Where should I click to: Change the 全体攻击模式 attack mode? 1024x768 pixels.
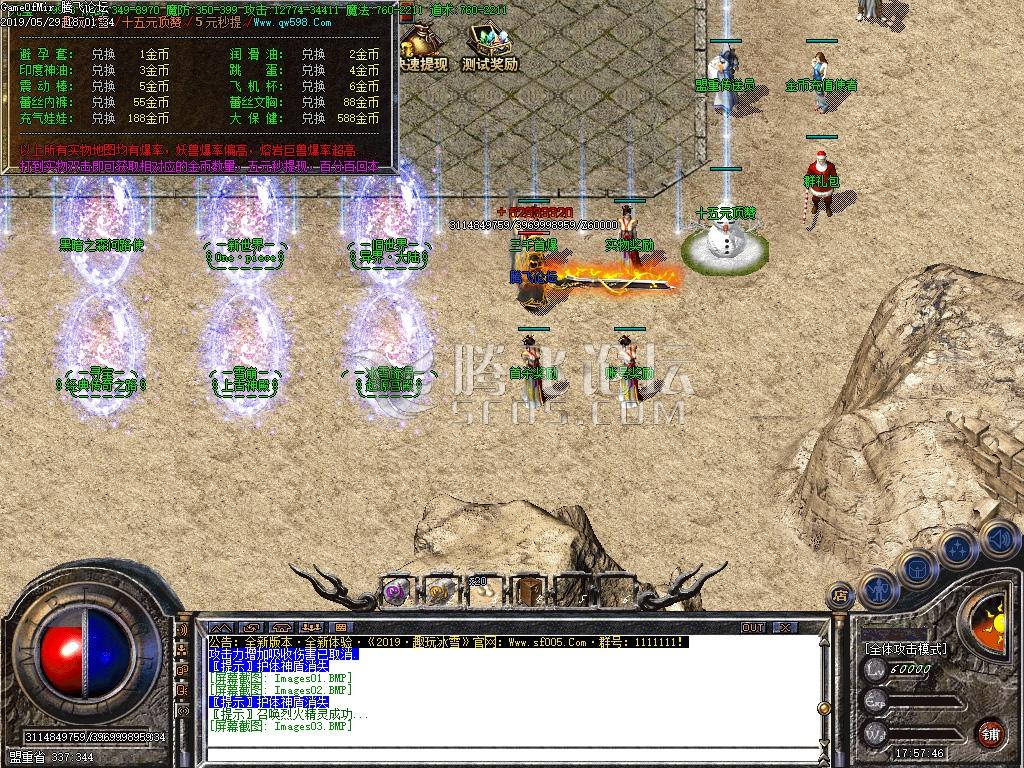pos(905,648)
